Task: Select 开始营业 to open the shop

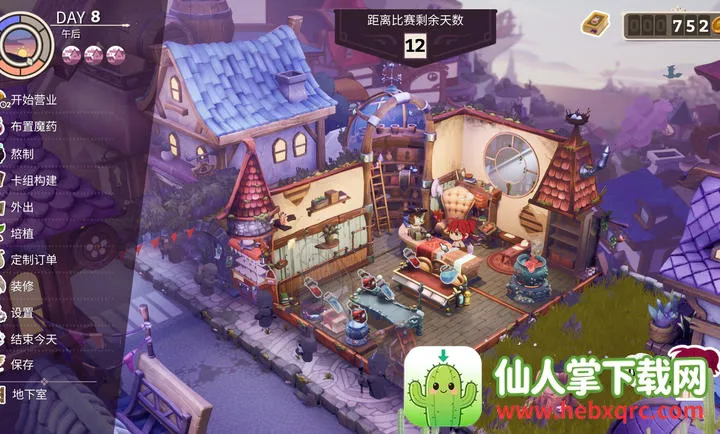Action: pos(33,100)
